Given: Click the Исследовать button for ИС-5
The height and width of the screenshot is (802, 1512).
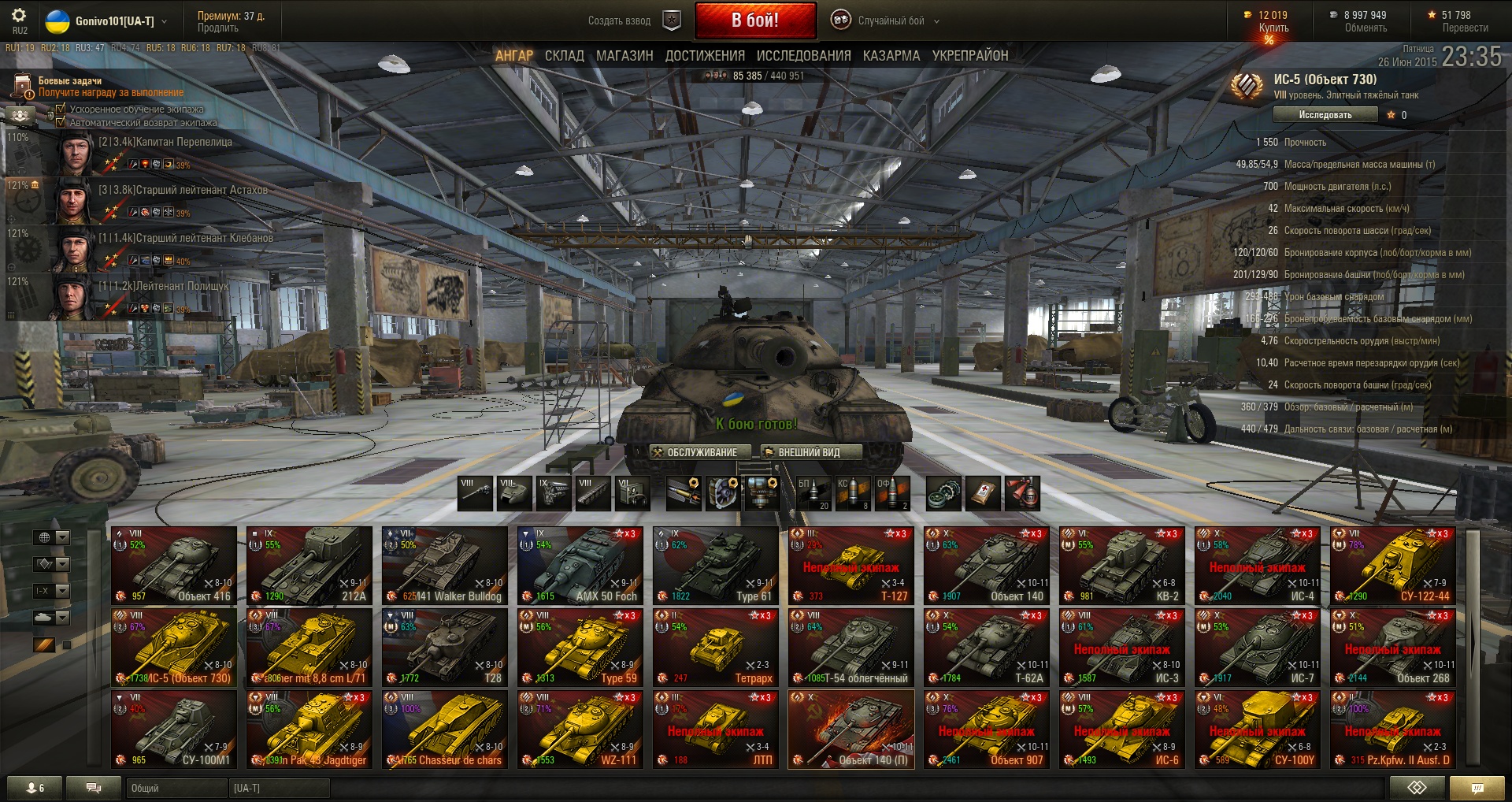Looking at the screenshot, I should tap(1325, 115).
